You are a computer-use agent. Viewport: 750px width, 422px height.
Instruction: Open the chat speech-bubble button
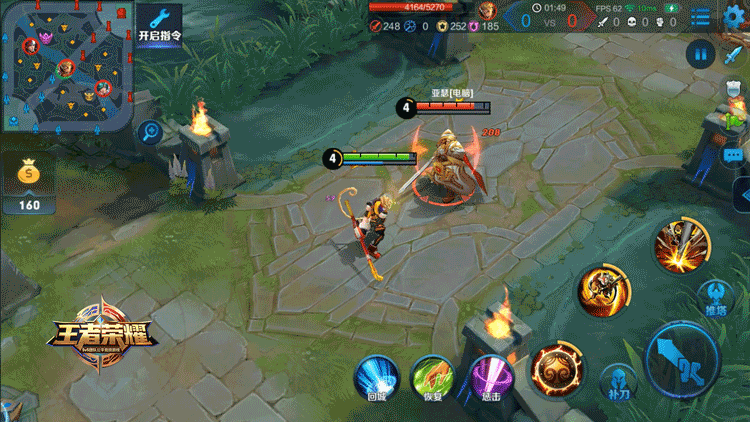(x=734, y=155)
